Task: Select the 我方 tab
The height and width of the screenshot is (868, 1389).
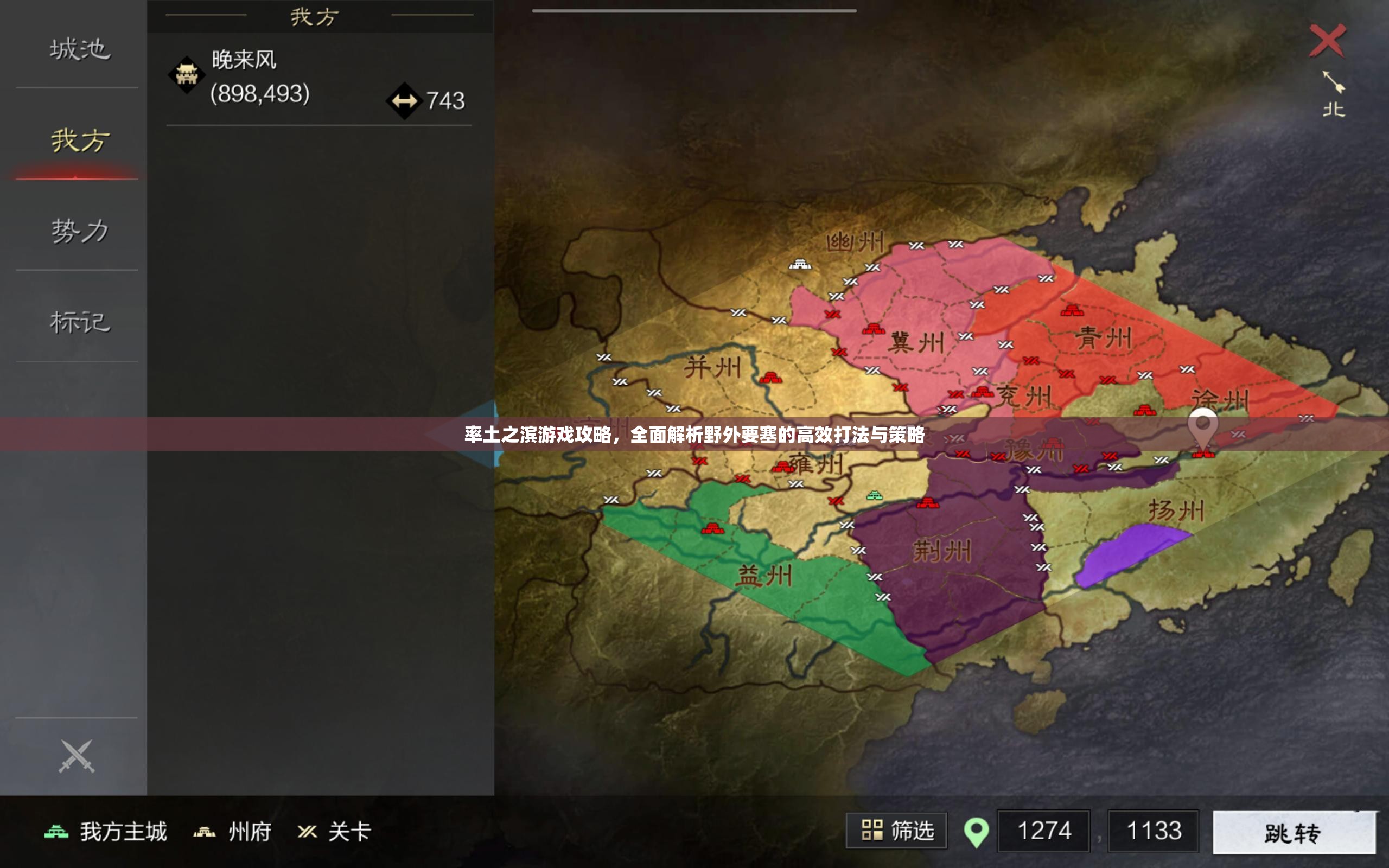Action: tap(79, 141)
